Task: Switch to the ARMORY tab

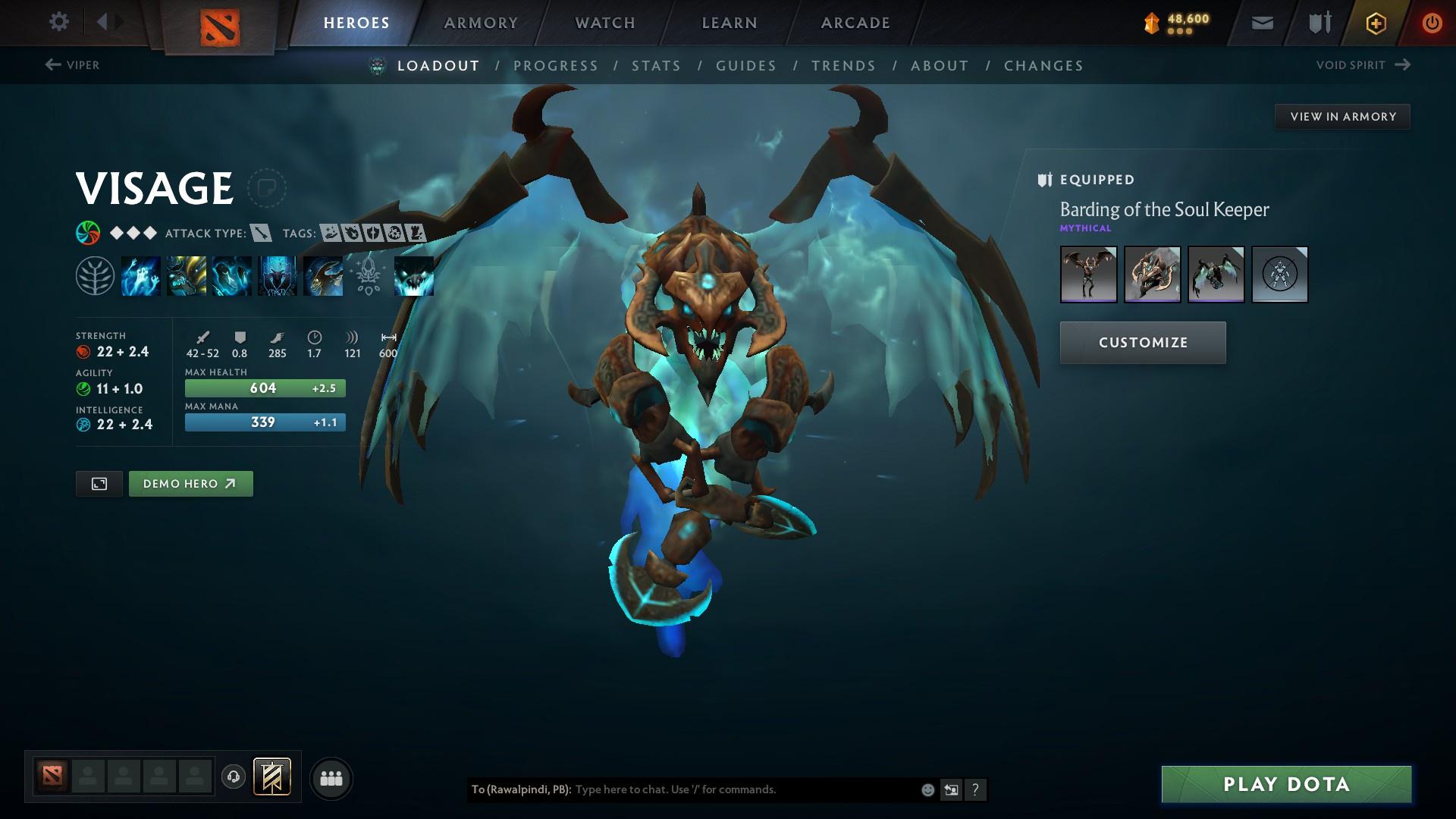Action: [481, 22]
